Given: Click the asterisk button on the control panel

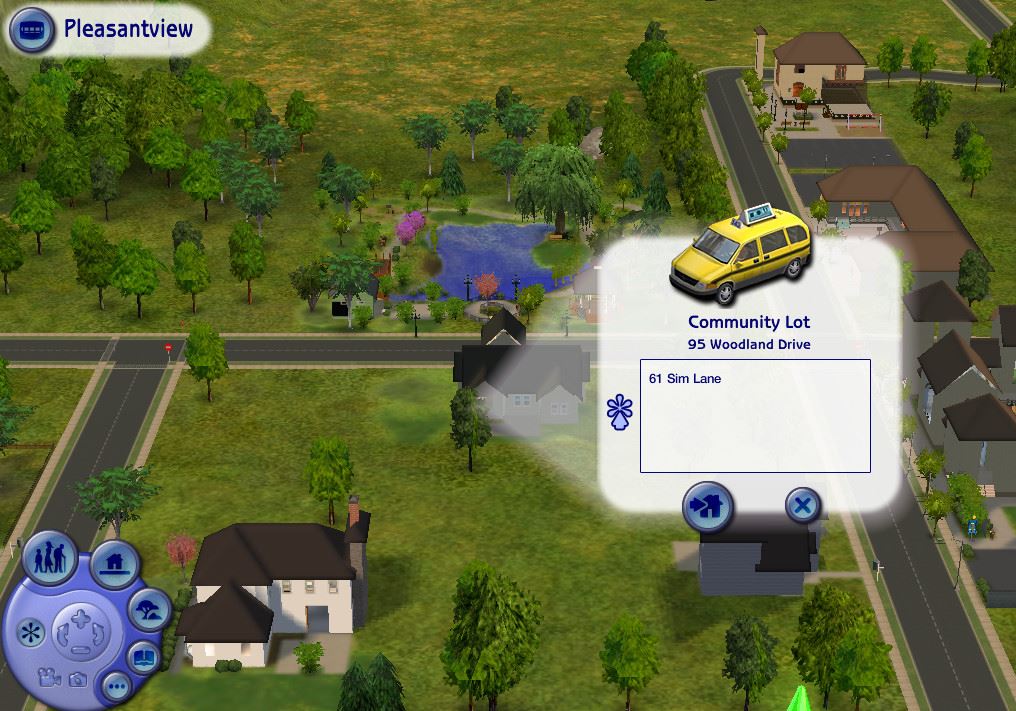Looking at the screenshot, I should click(31, 632).
